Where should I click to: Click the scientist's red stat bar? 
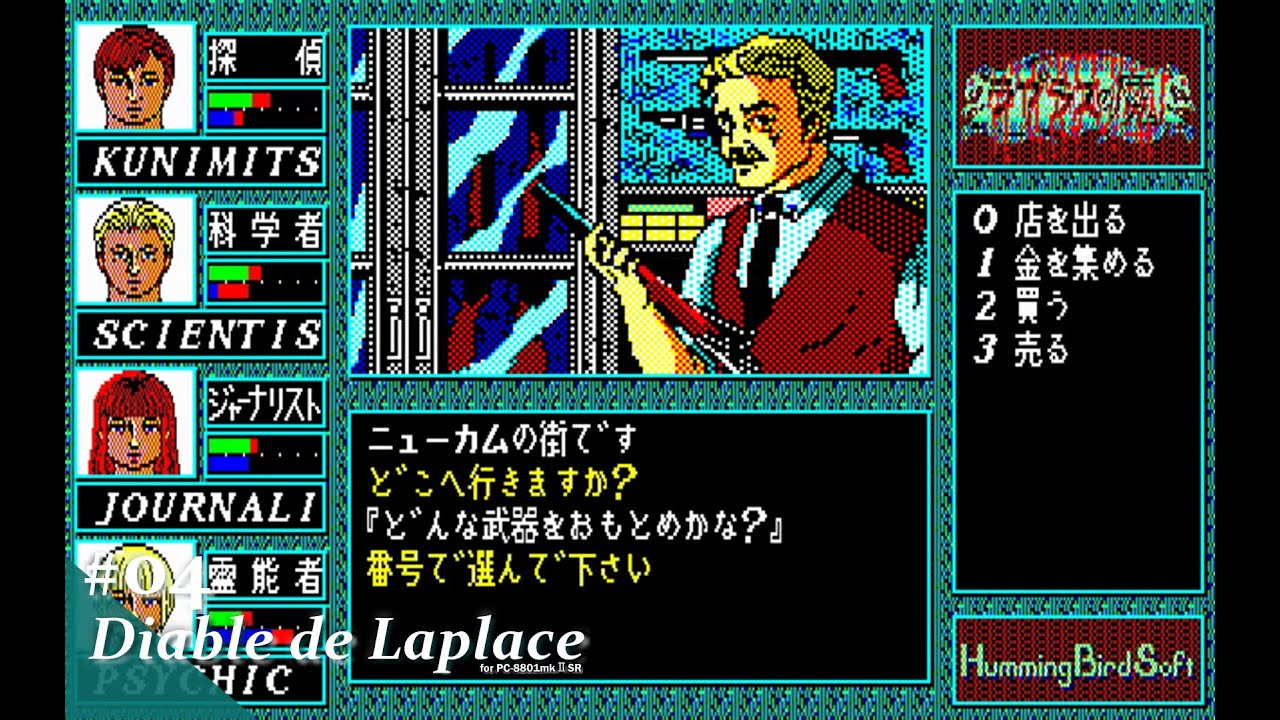pyautogui.click(x=235, y=293)
